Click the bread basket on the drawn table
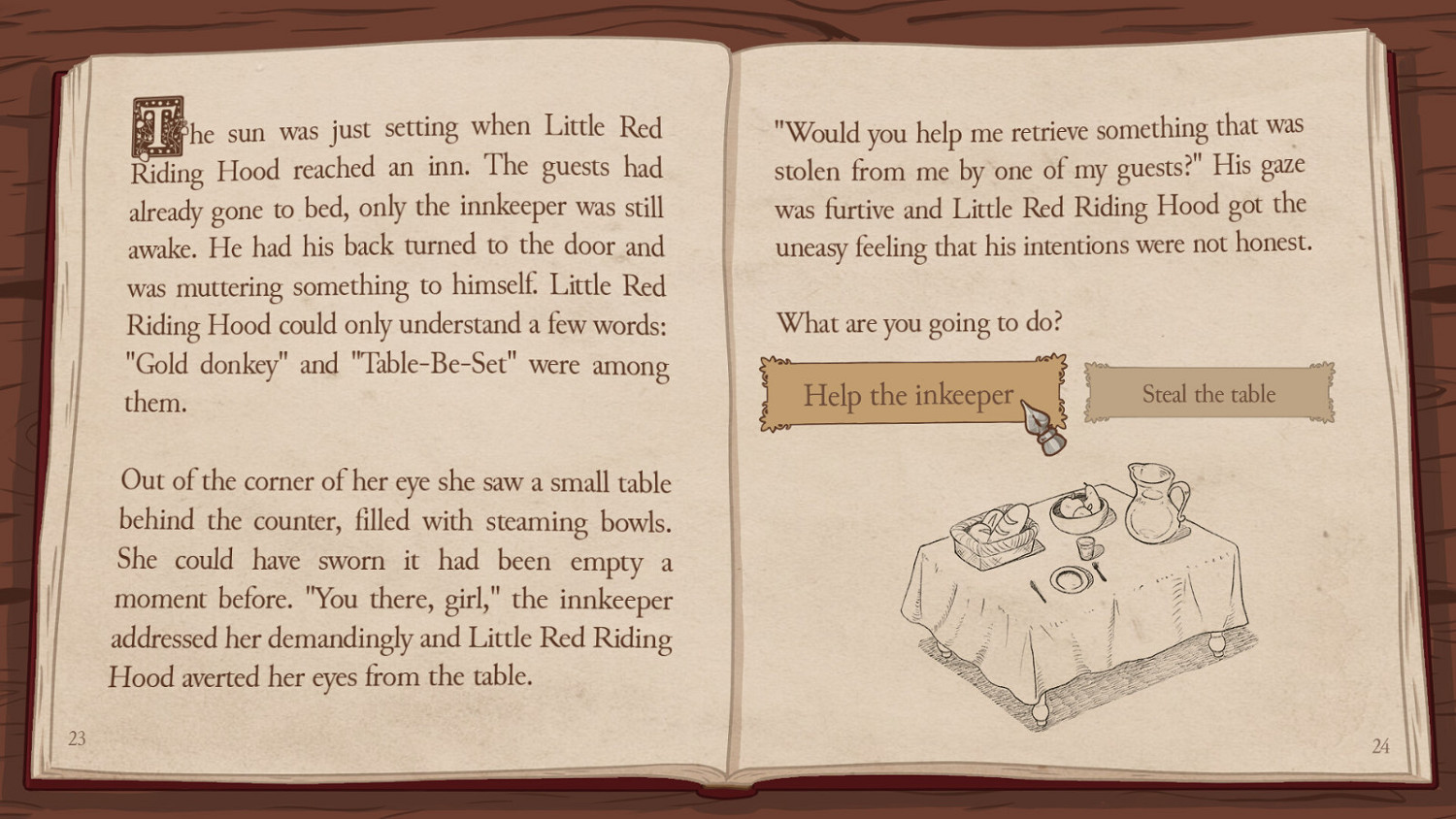This screenshot has height=819, width=1456. tap(992, 530)
